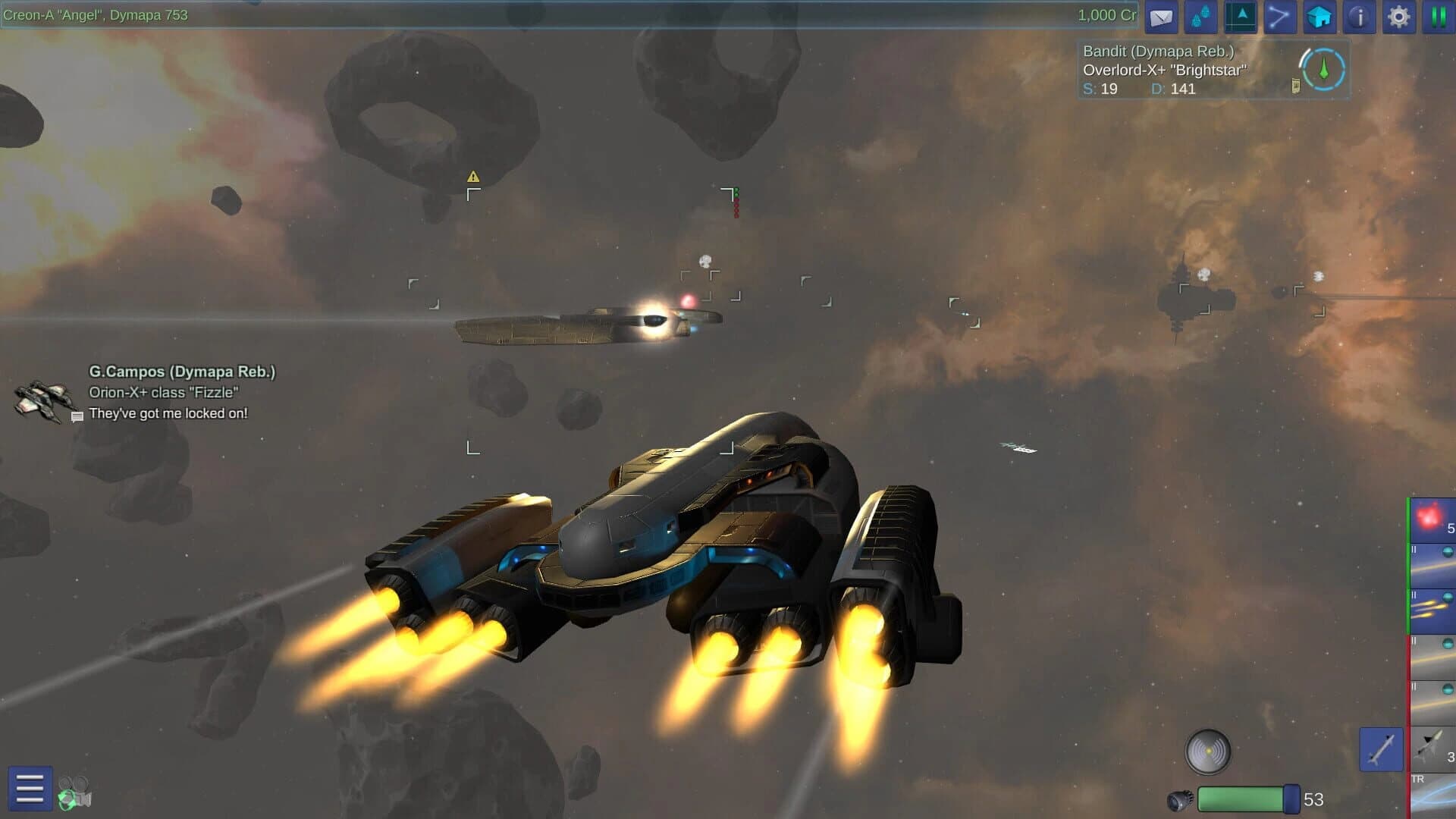Screen dimensions: 1456x819
Task: Open the hamburger menu at bottom left
Action: pos(29,789)
